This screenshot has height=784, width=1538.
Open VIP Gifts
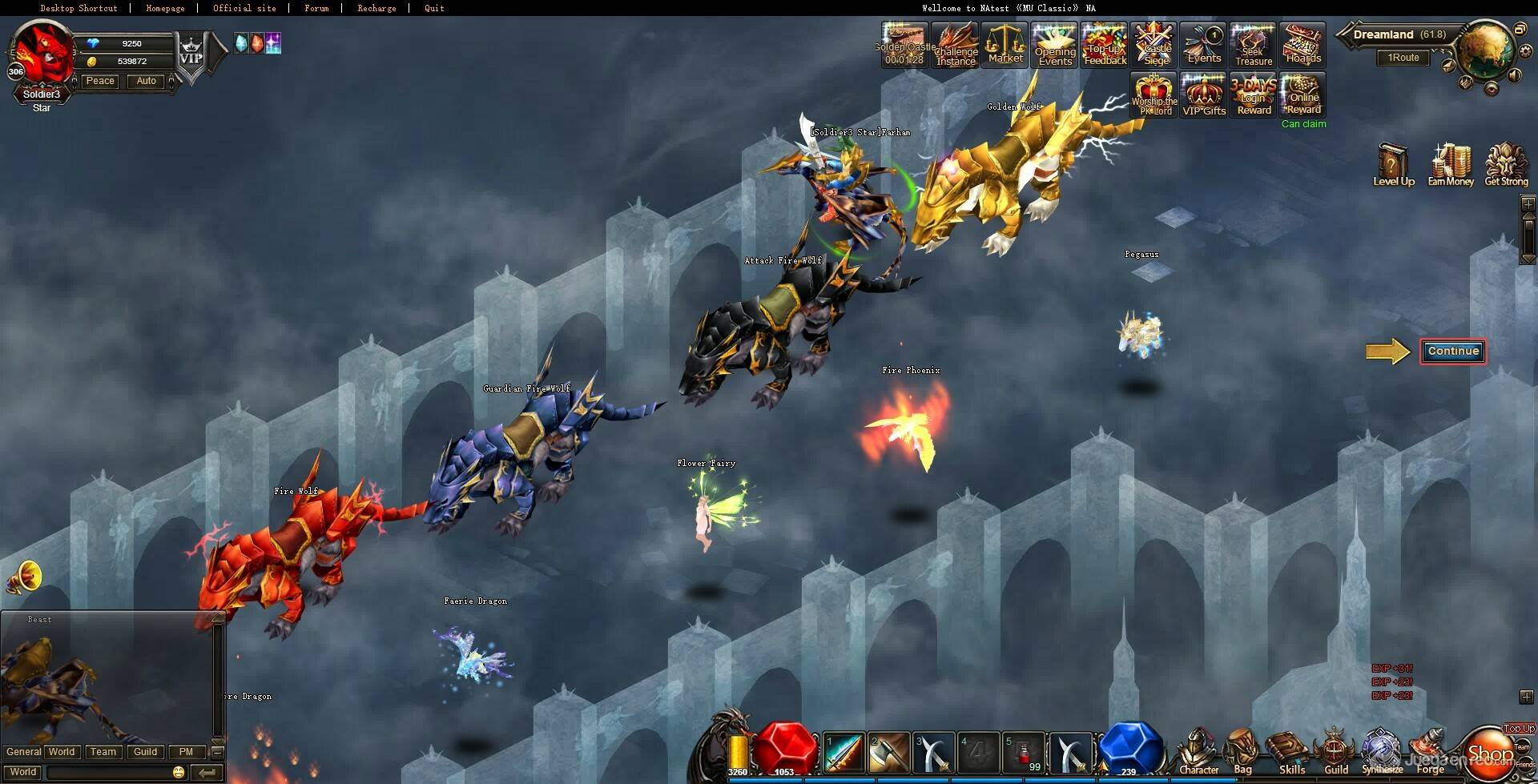click(x=1204, y=95)
